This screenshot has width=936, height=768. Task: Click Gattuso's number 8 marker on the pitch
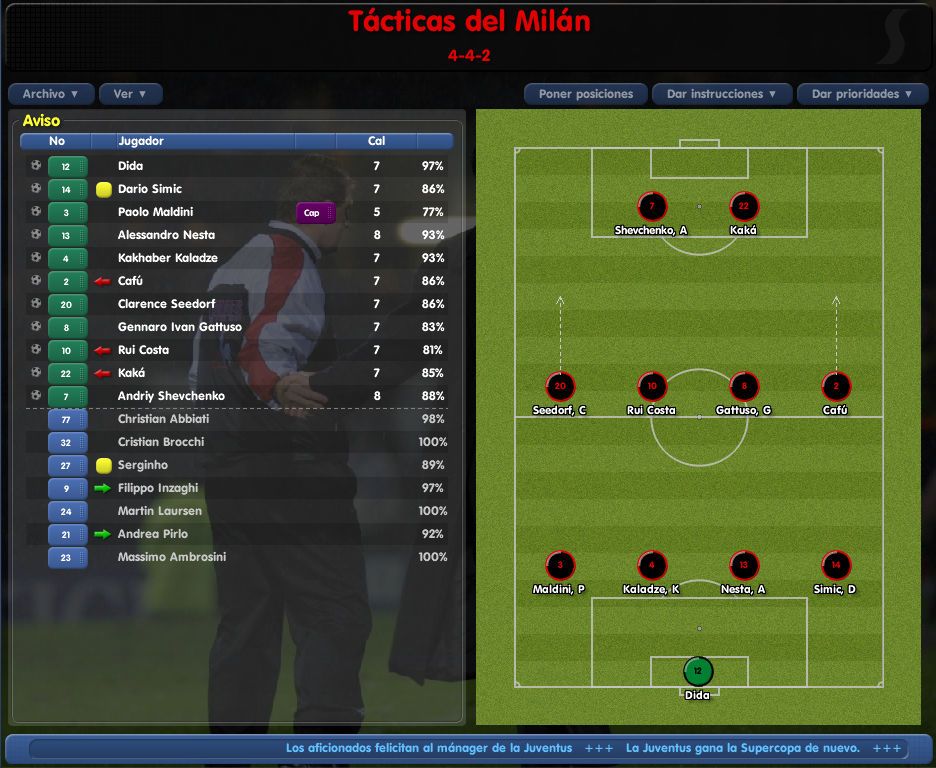coord(744,387)
